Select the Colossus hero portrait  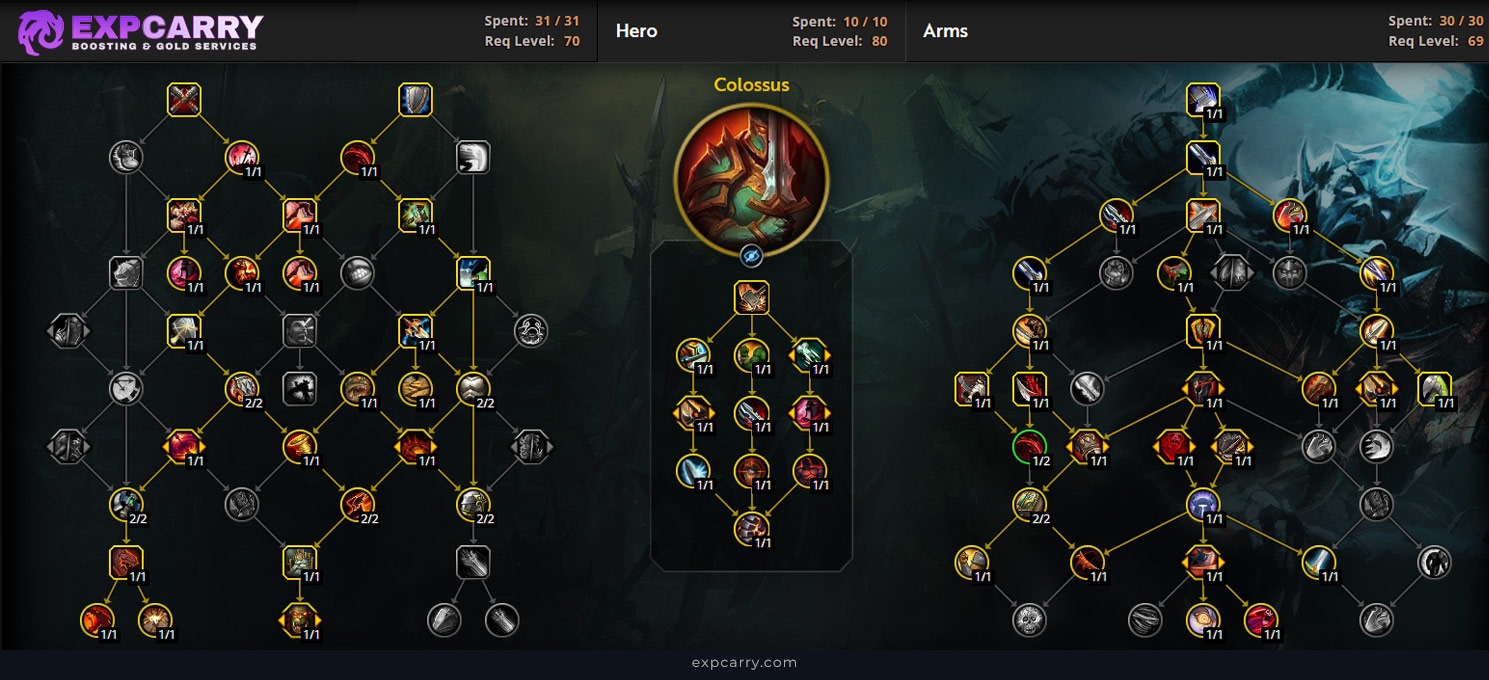click(752, 169)
